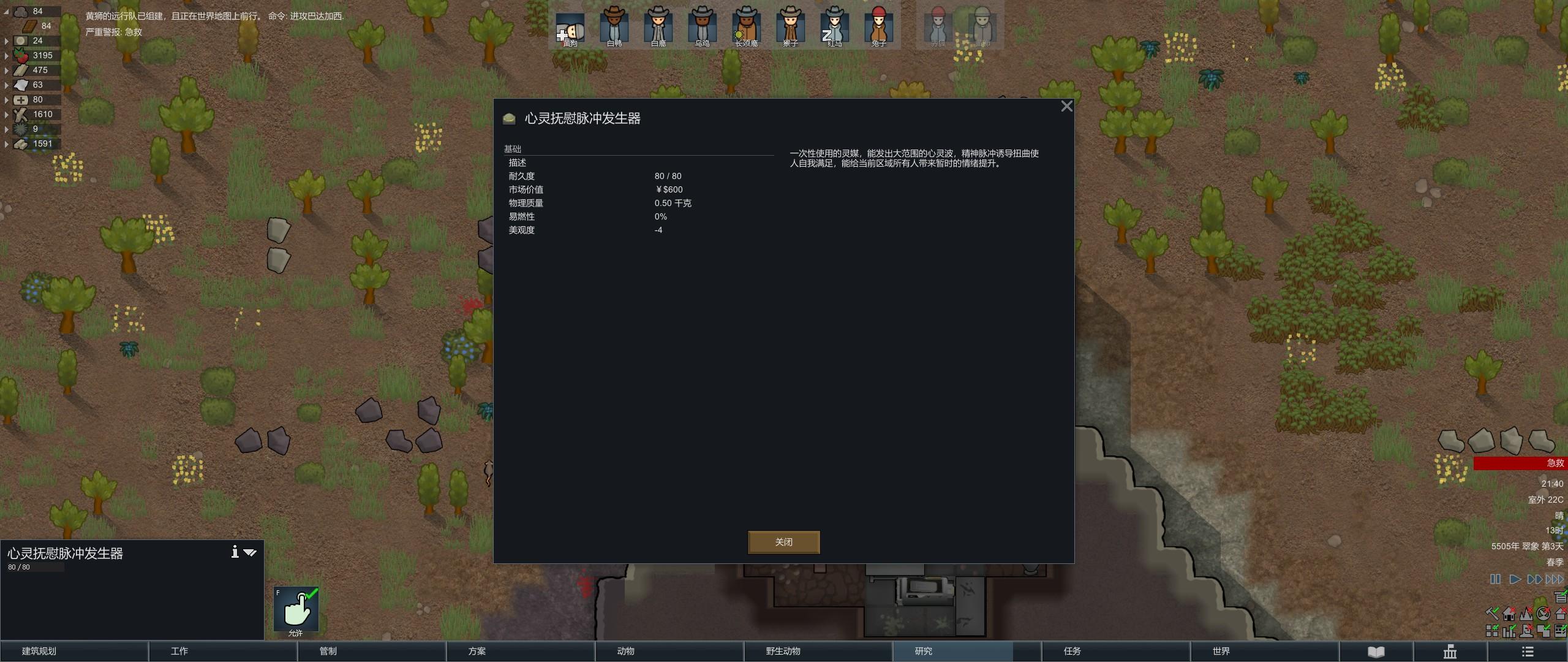This screenshot has height=662, width=1568.
Task: Click the hammer blueprint visibility icon
Action: click(1493, 614)
